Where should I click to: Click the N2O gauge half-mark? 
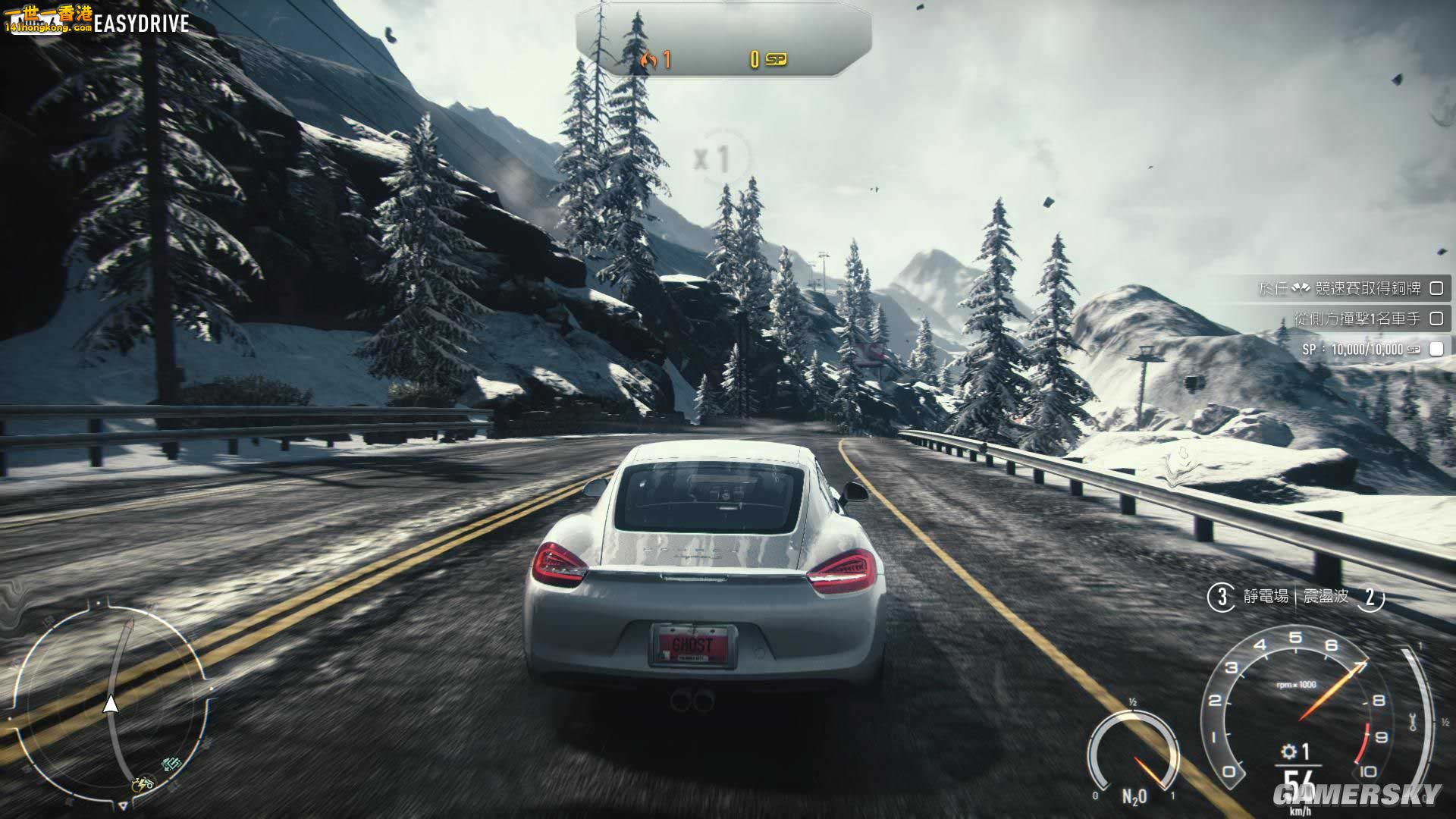click(1133, 702)
